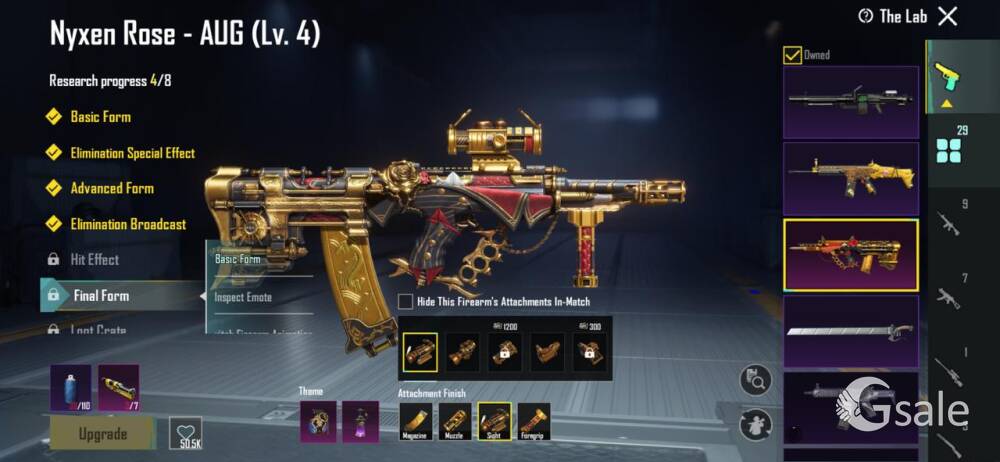Select the Final Form research stage

[100, 296]
